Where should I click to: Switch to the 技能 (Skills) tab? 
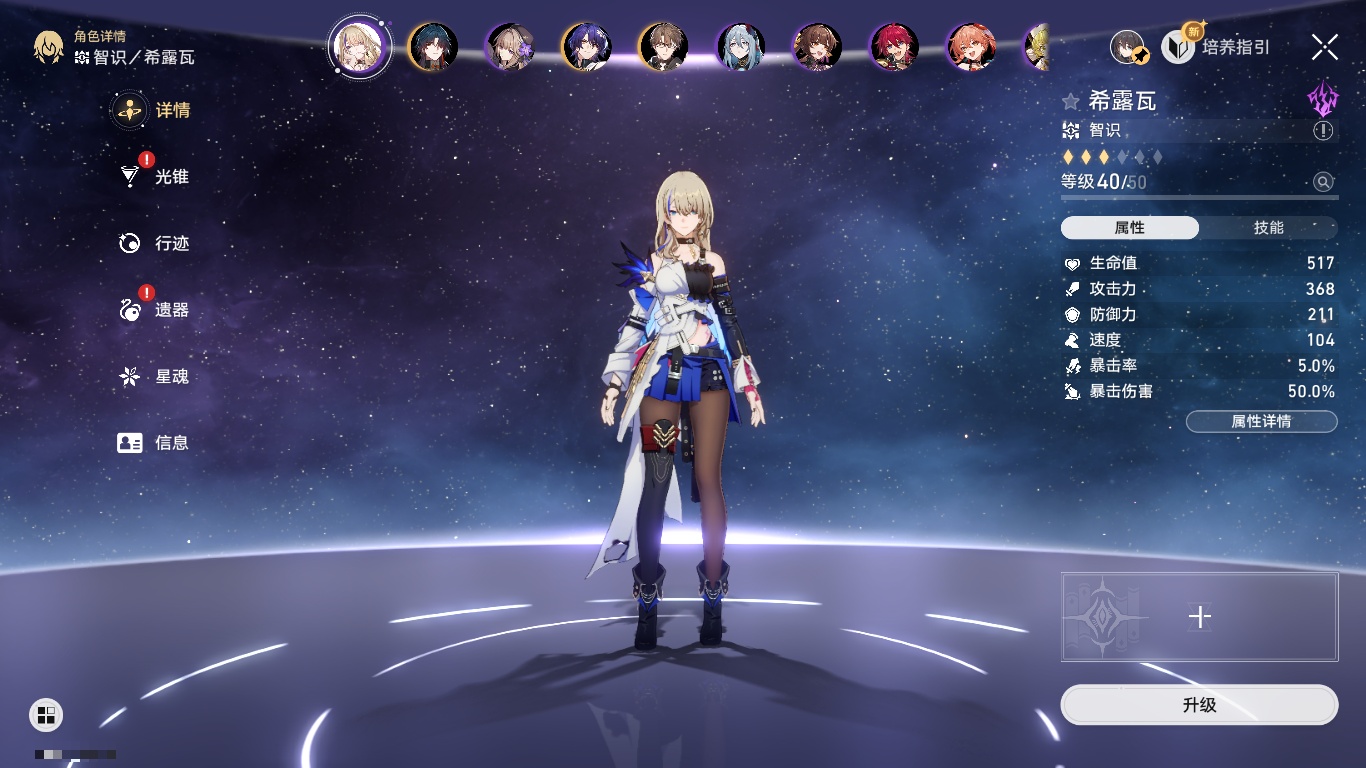[1268, 228]
